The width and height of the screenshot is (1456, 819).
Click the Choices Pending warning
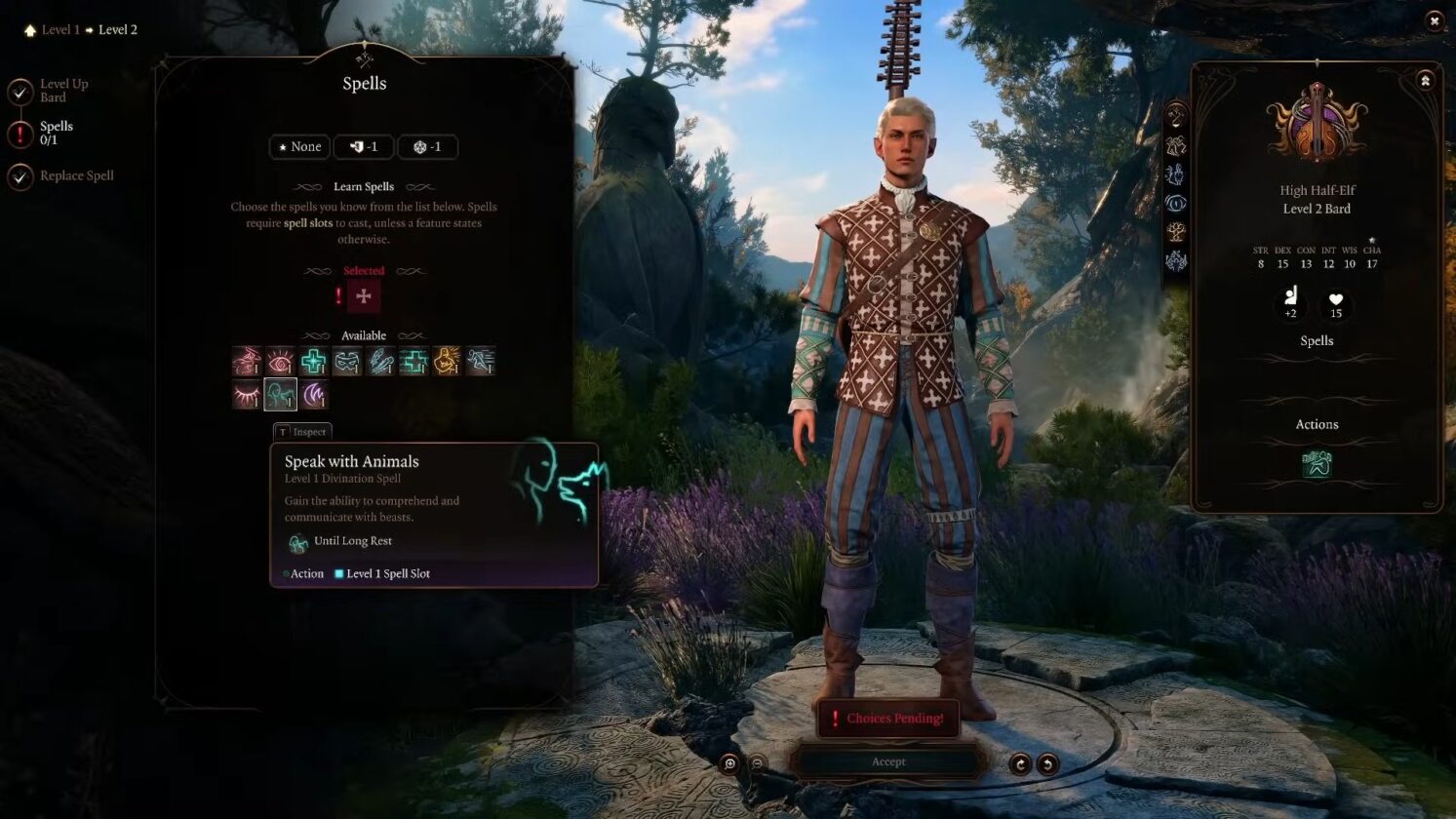(887, 719)
